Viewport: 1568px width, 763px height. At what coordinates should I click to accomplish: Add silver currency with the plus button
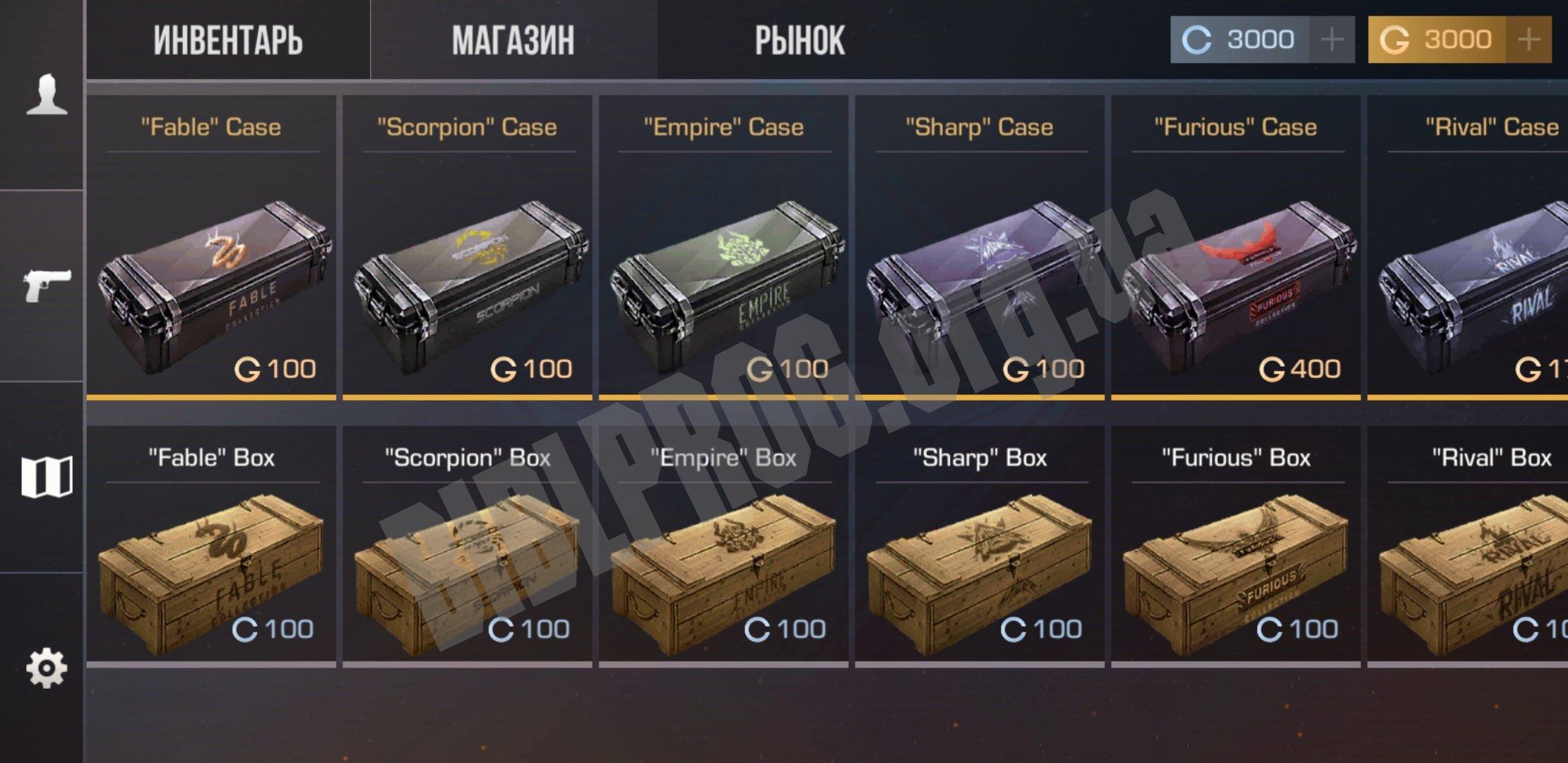tap(1331, 40)
